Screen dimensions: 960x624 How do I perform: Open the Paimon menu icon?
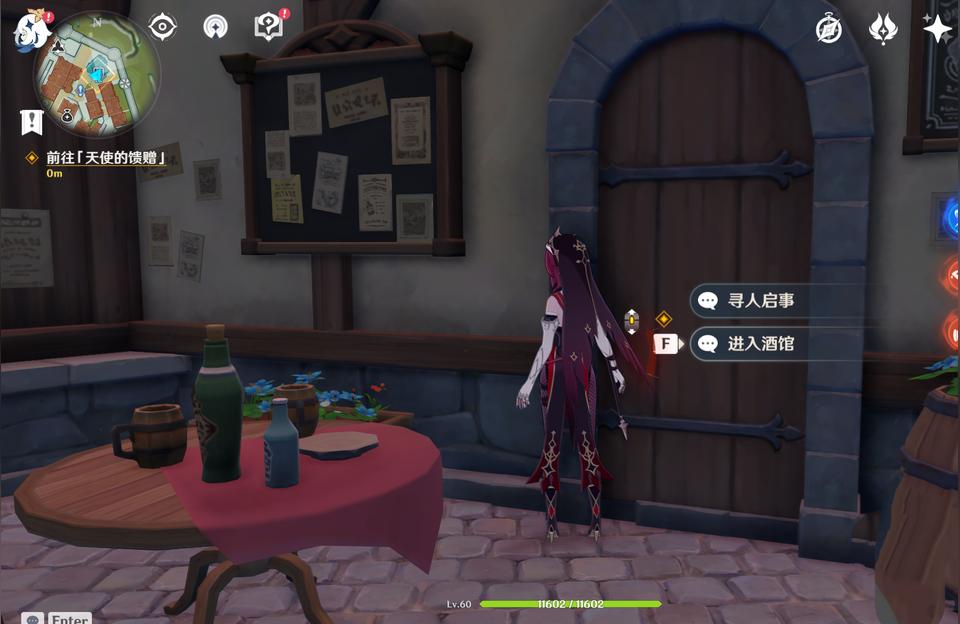click(31, 31)
